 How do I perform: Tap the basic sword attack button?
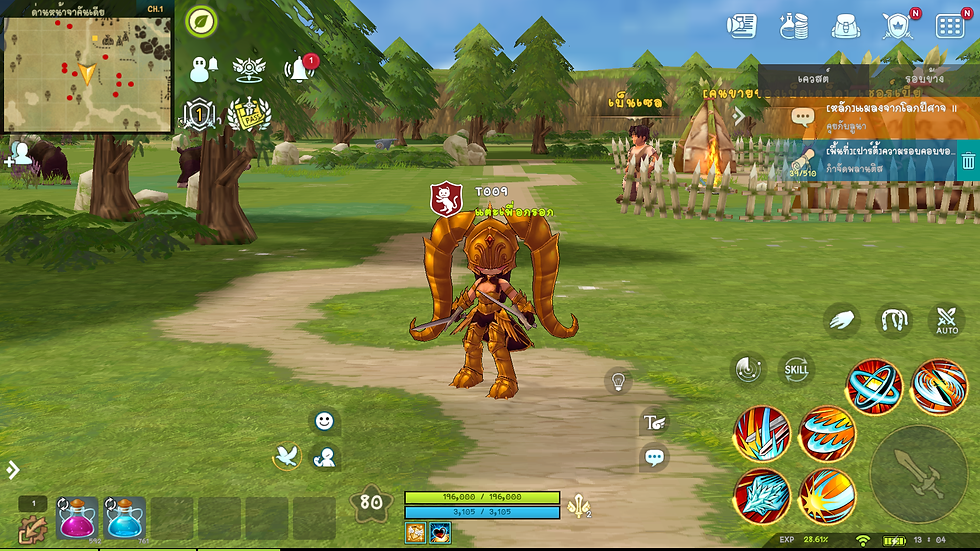918,473
